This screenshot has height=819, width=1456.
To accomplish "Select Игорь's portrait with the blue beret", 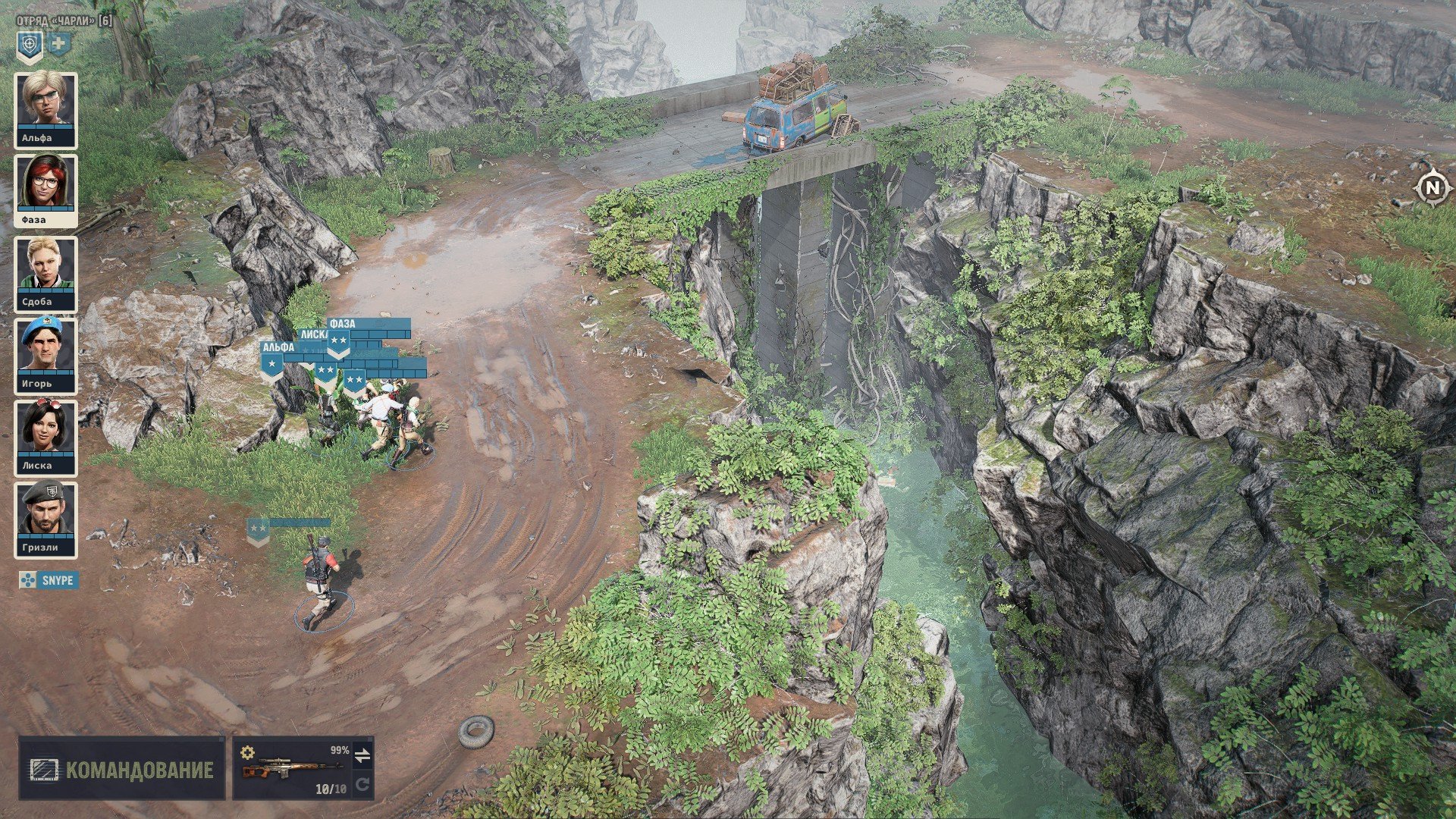I will [45, 355].
